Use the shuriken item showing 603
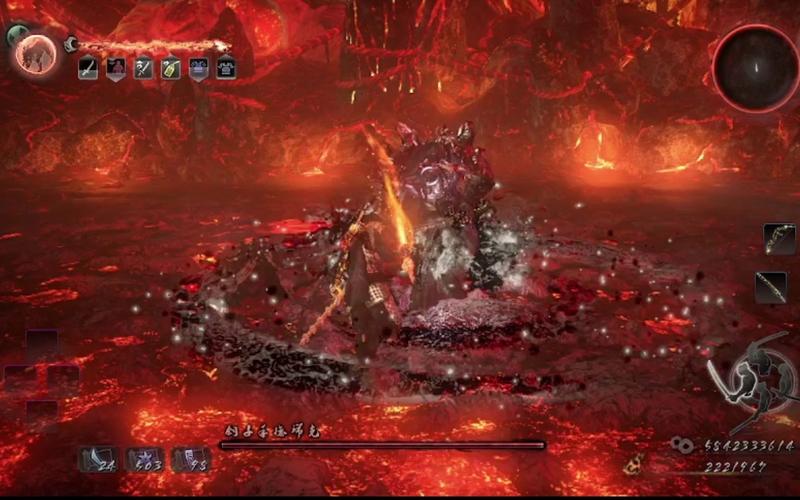 (146, 459)
